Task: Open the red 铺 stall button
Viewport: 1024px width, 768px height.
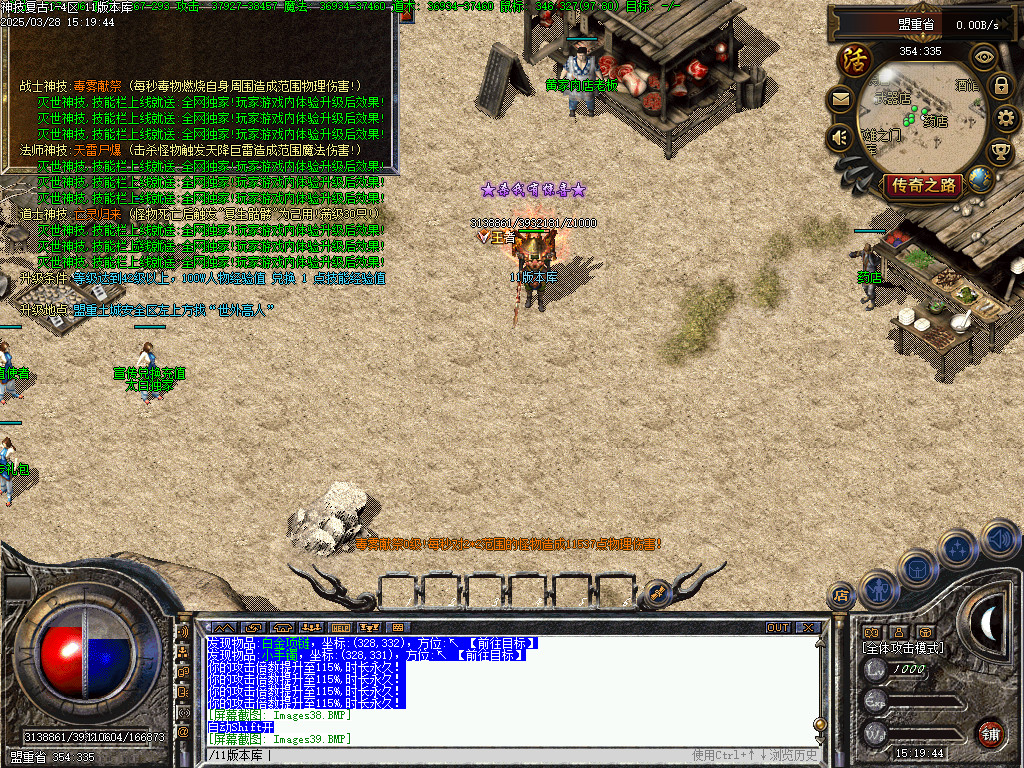Action: [990, 732]
